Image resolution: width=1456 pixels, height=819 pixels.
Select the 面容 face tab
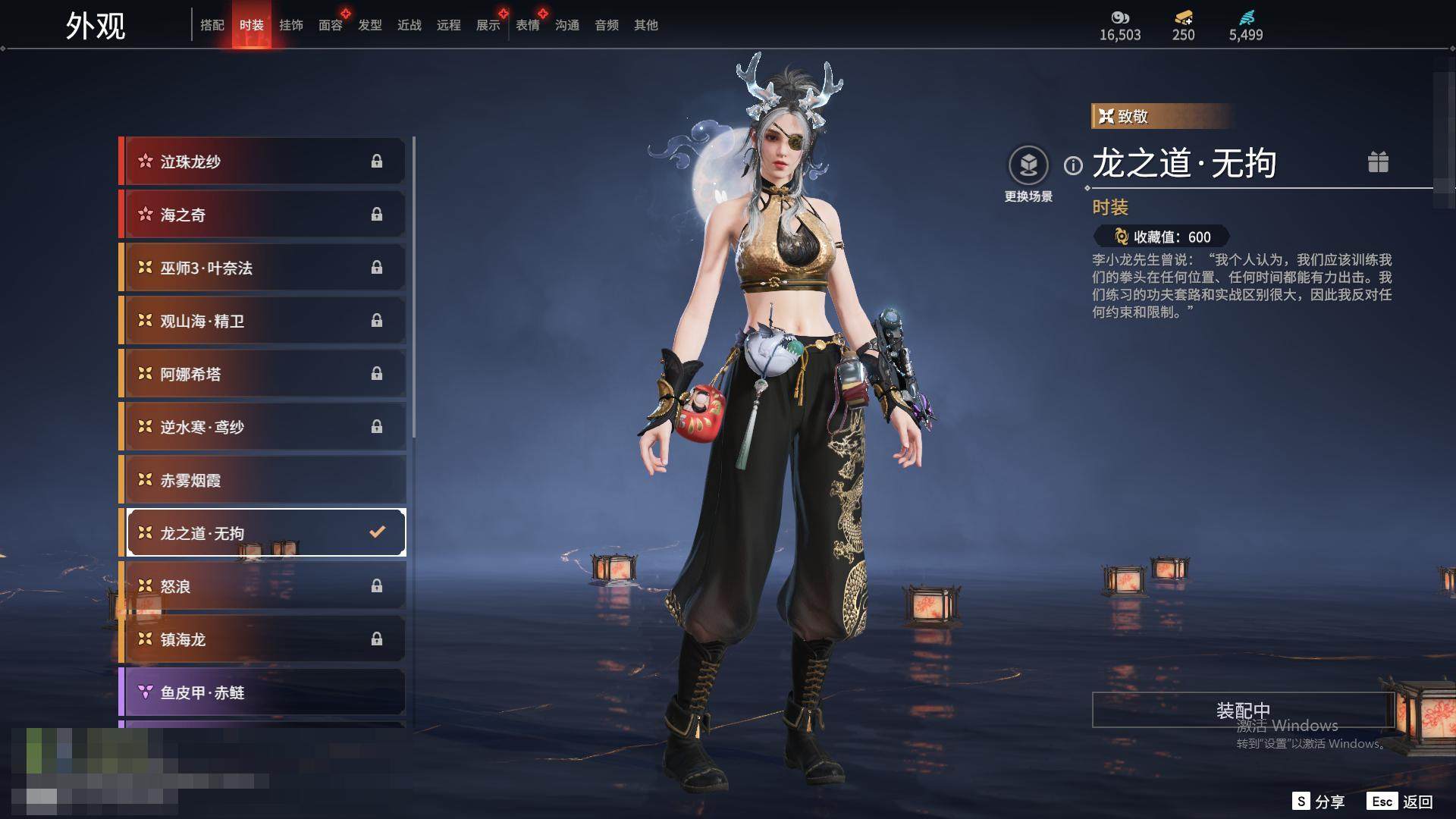(331, 25)
